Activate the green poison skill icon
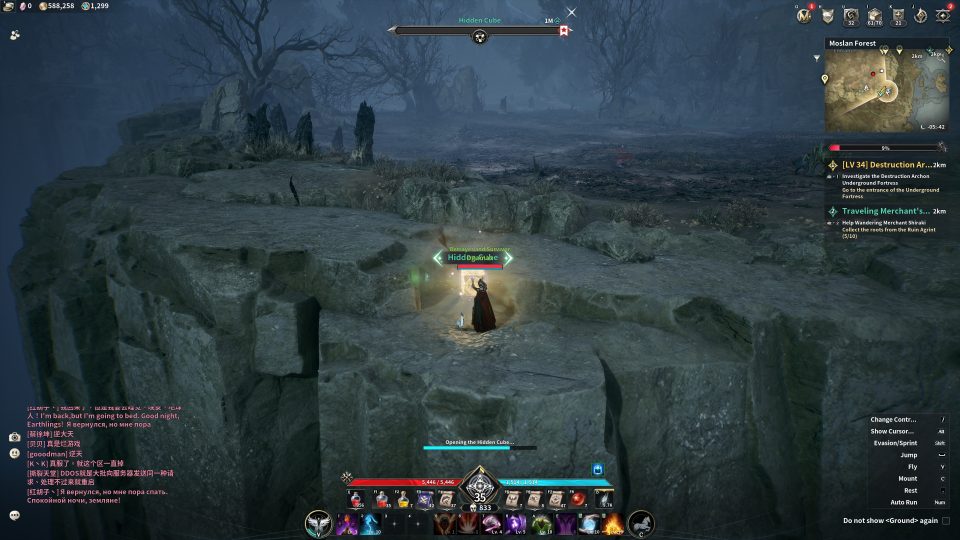960x540 pixels. pyautogui.click(x=541, y=523)
